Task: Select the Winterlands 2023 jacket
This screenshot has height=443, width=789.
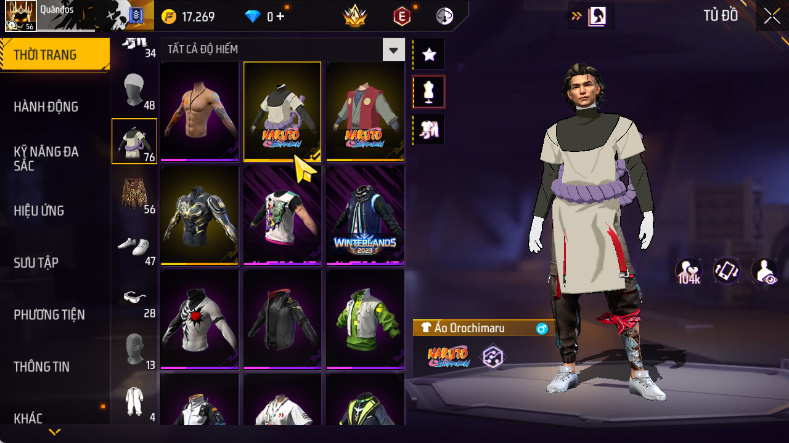Action: [364, 213]
